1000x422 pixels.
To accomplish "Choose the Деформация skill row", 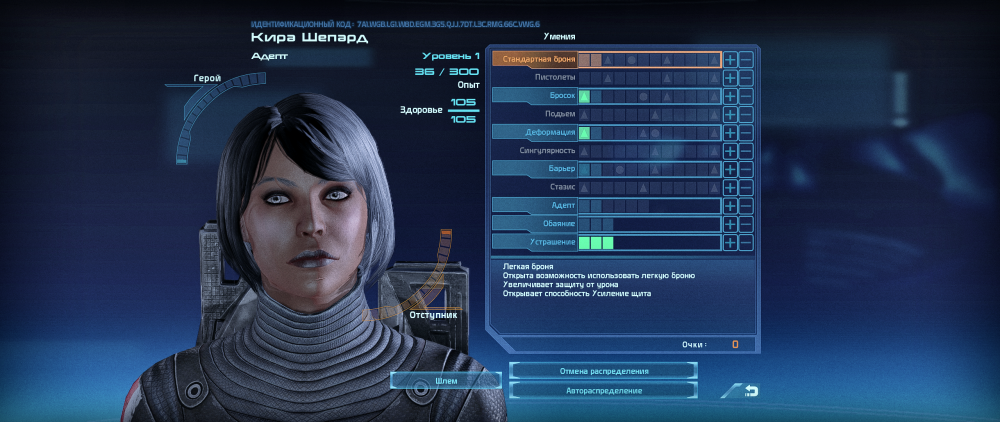I will click(x=536, y=133).
